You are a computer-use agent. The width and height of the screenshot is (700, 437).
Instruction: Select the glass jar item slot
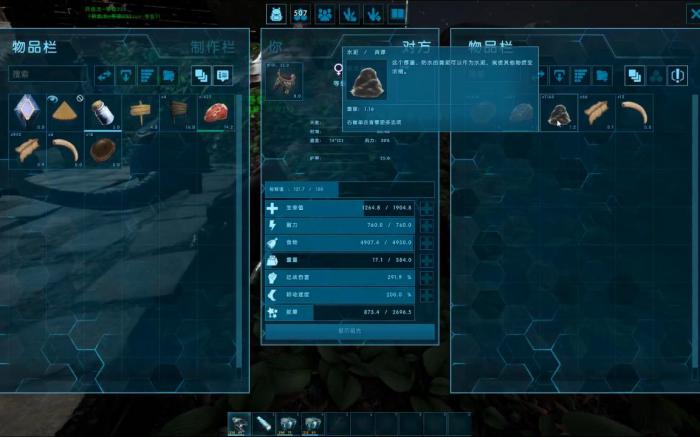point(101,112)
